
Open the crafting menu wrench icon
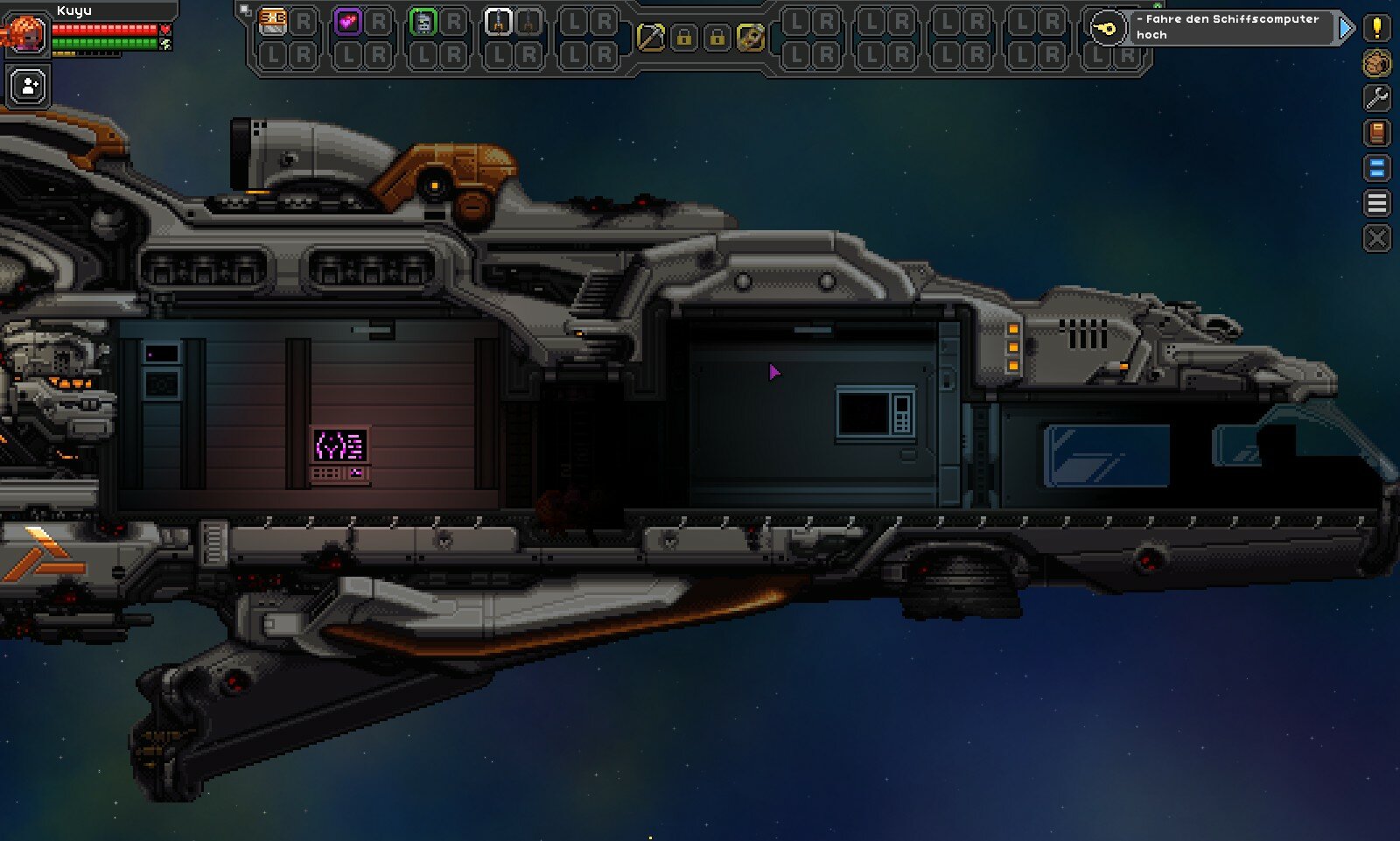point(1376,96)
